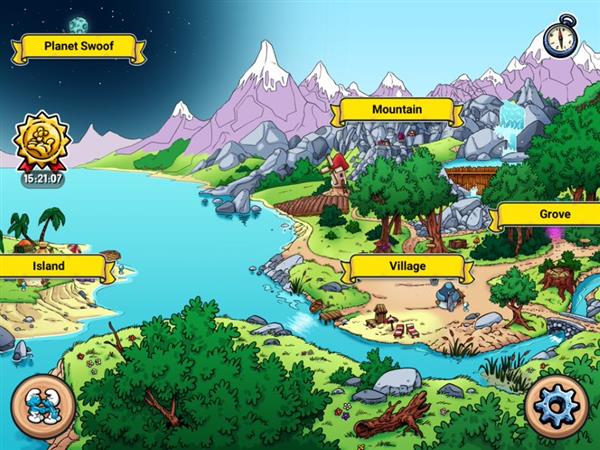Choose the Island destination banner
This screenshot has height=450, width=600.
50,266
